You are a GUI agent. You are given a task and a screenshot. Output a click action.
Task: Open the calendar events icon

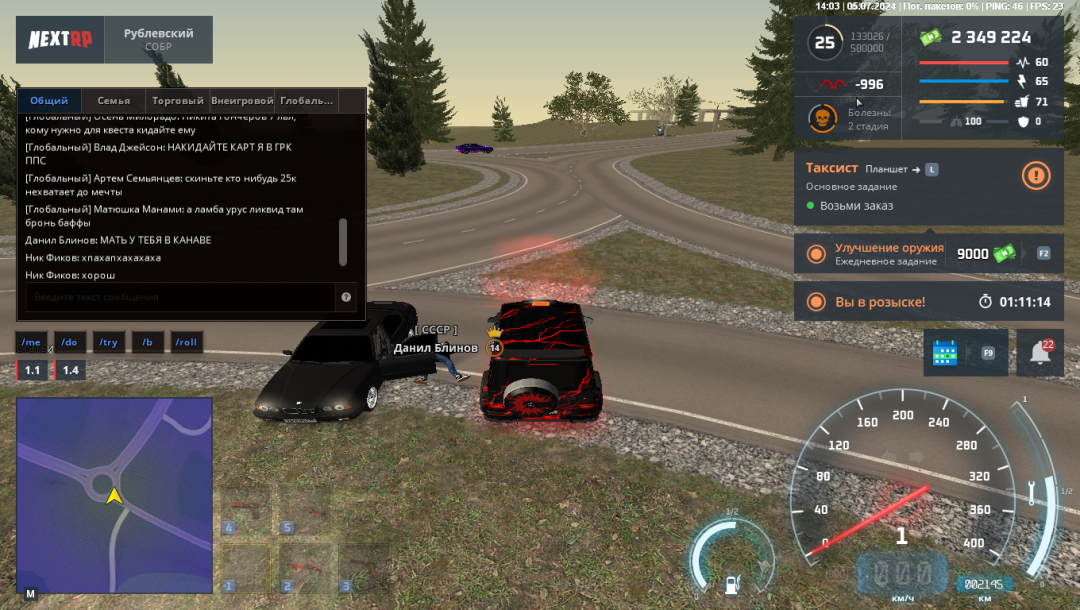(x=945, y=353)
